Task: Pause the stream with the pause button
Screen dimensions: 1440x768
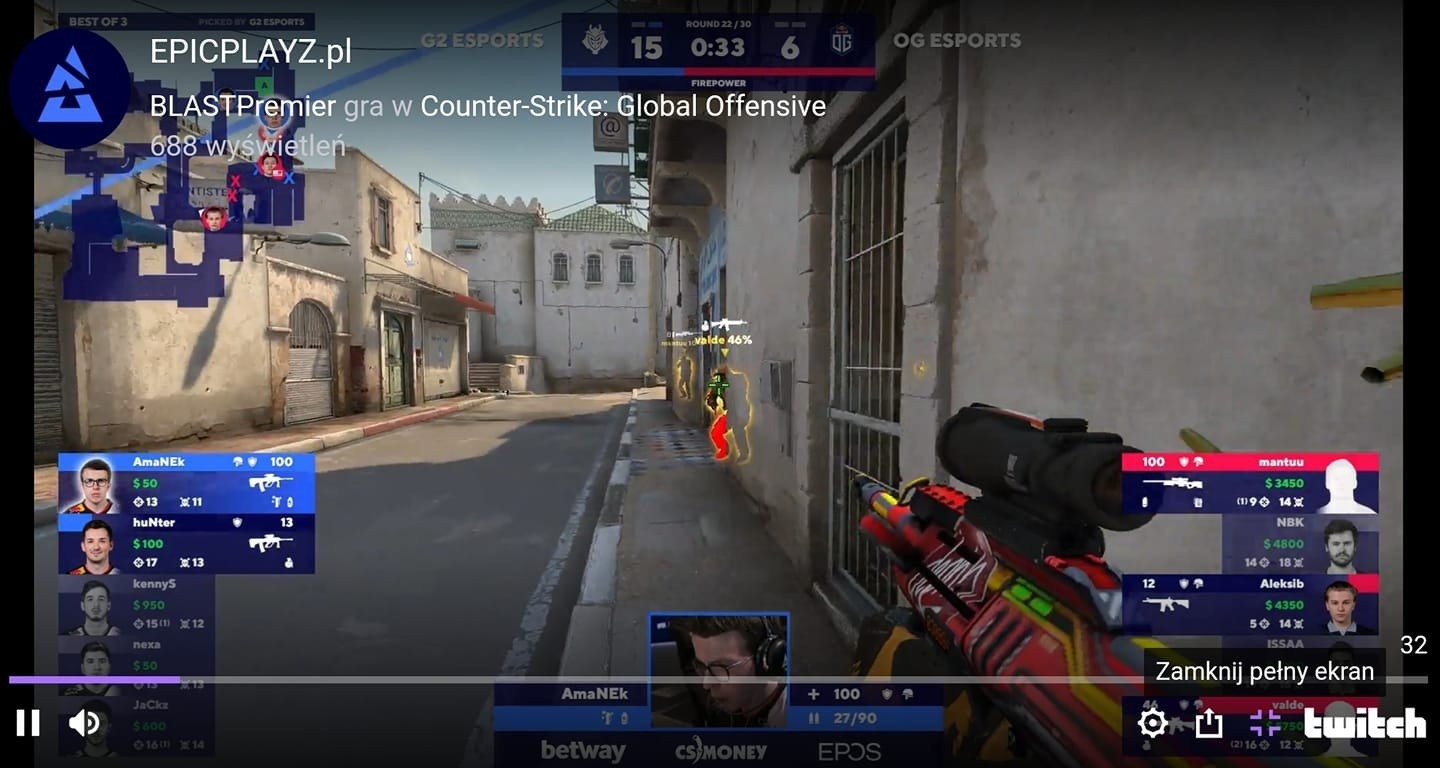Action: click(x=29, y=721)
